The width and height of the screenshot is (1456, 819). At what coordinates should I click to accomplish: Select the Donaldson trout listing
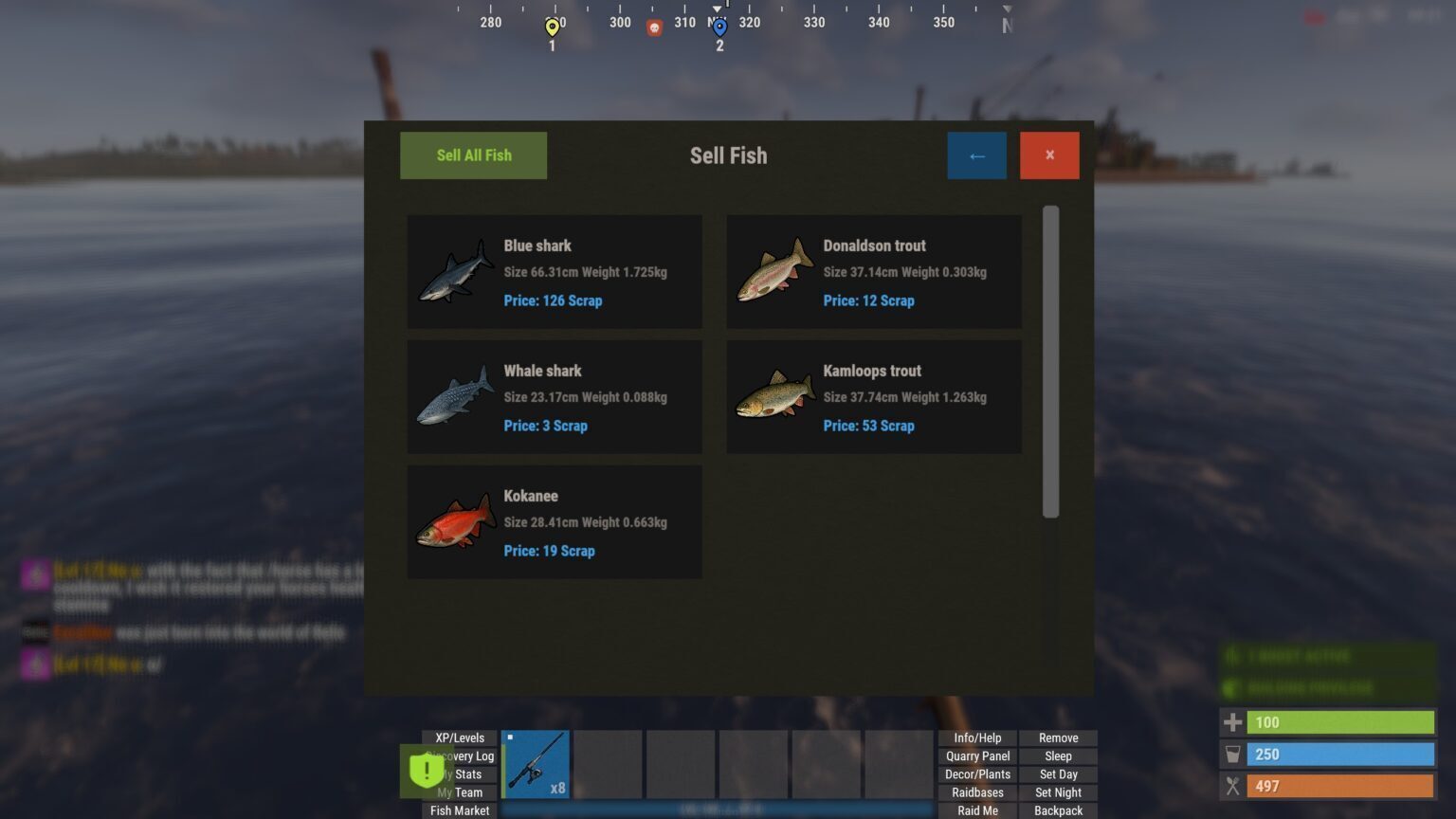click(x=874, y=272)
